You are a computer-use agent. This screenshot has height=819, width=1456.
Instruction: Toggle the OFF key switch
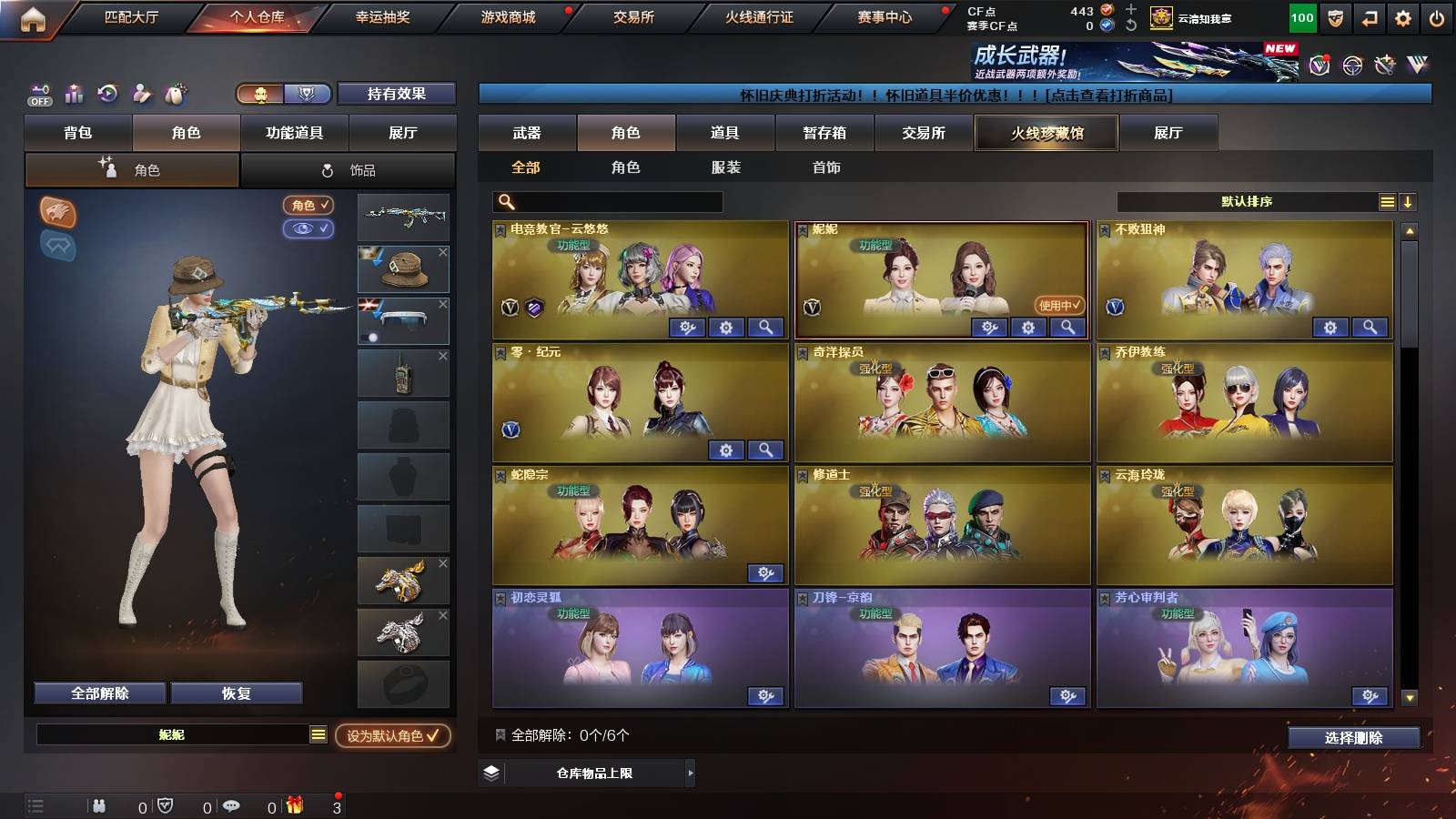[x=37, y=94]
